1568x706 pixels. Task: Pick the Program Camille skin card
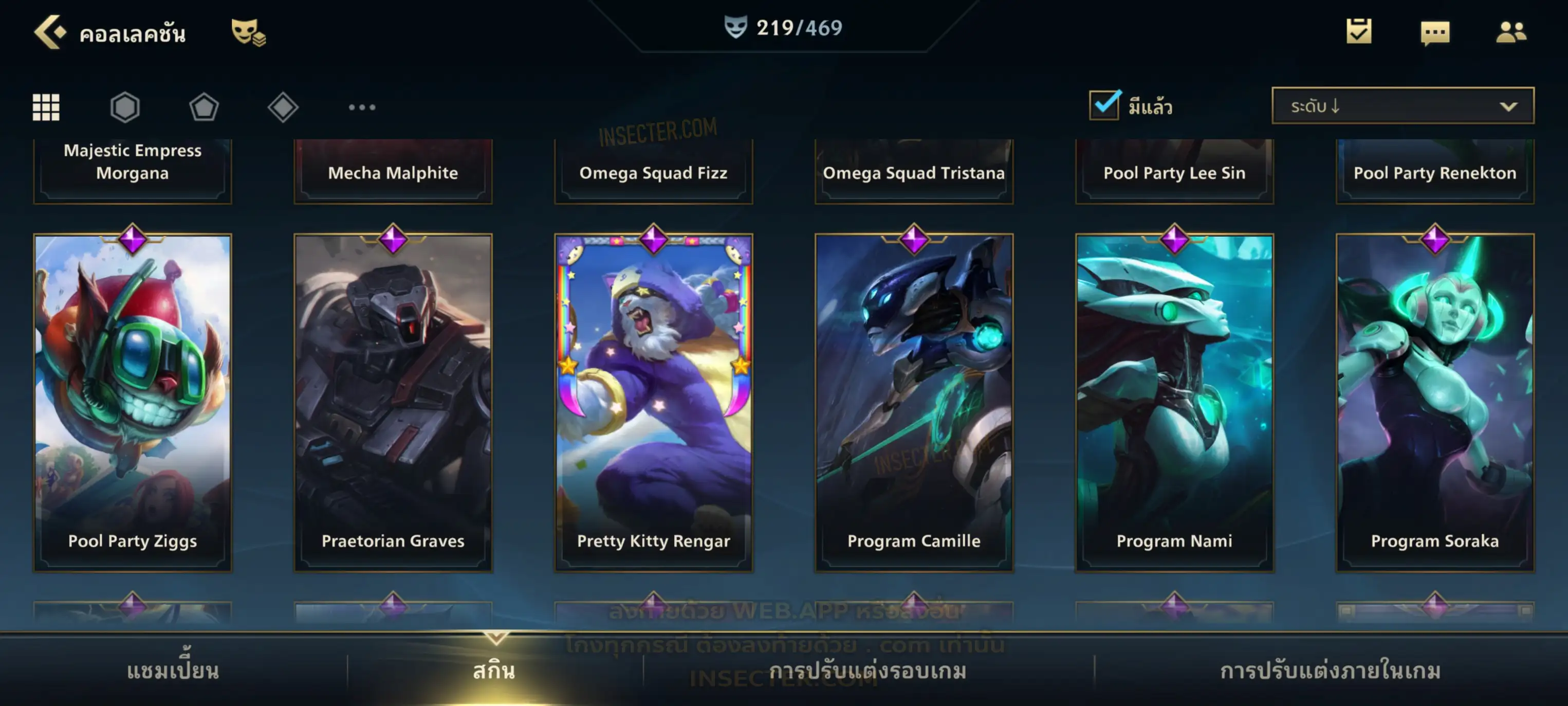[914, 402]
